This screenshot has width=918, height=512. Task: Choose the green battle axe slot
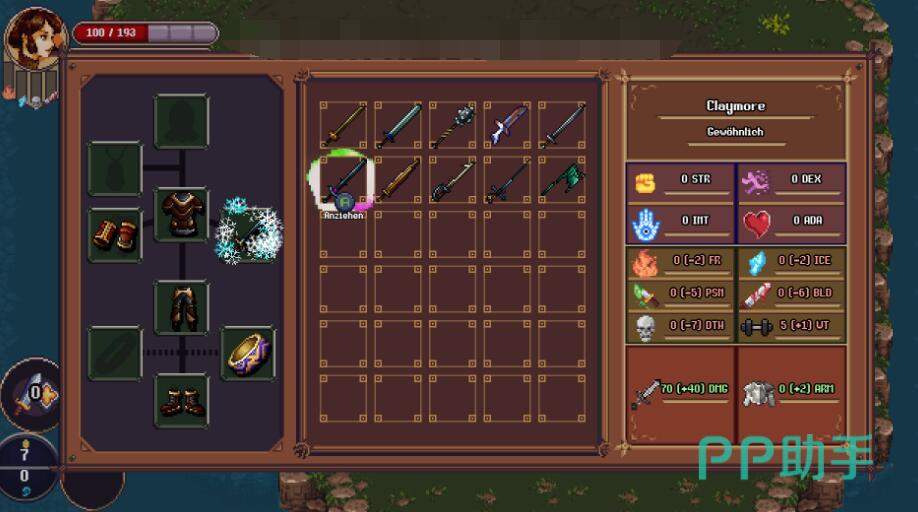(x=561, y=179)
